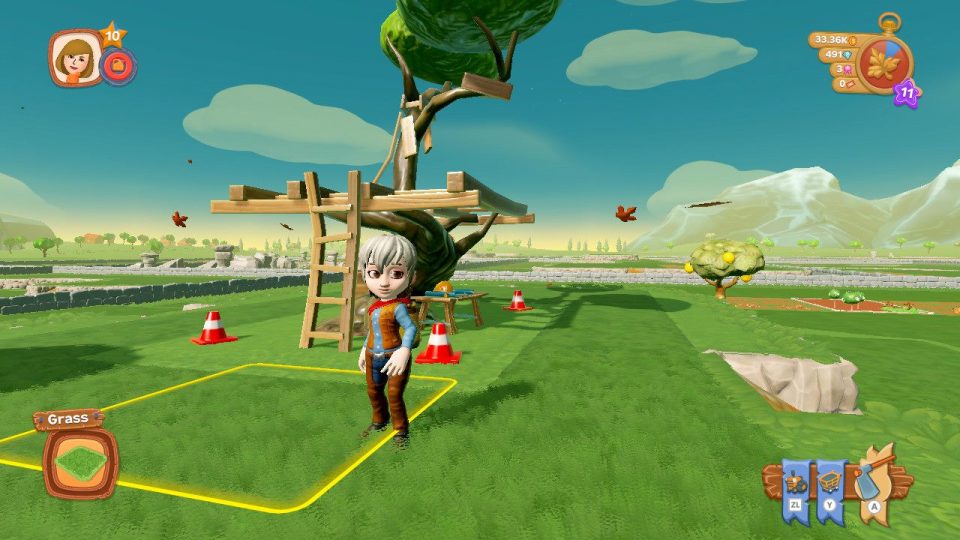This screenshot has height=540, width=960.
Task: Open the red backpack icon
Action: pyautogui.click(x=118, y=67)
